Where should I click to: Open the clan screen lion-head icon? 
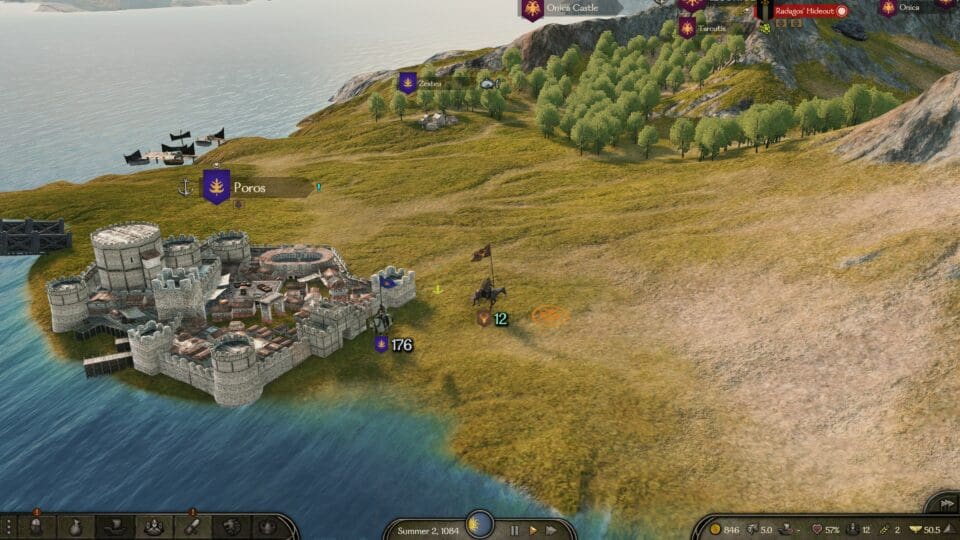[232, 526]
